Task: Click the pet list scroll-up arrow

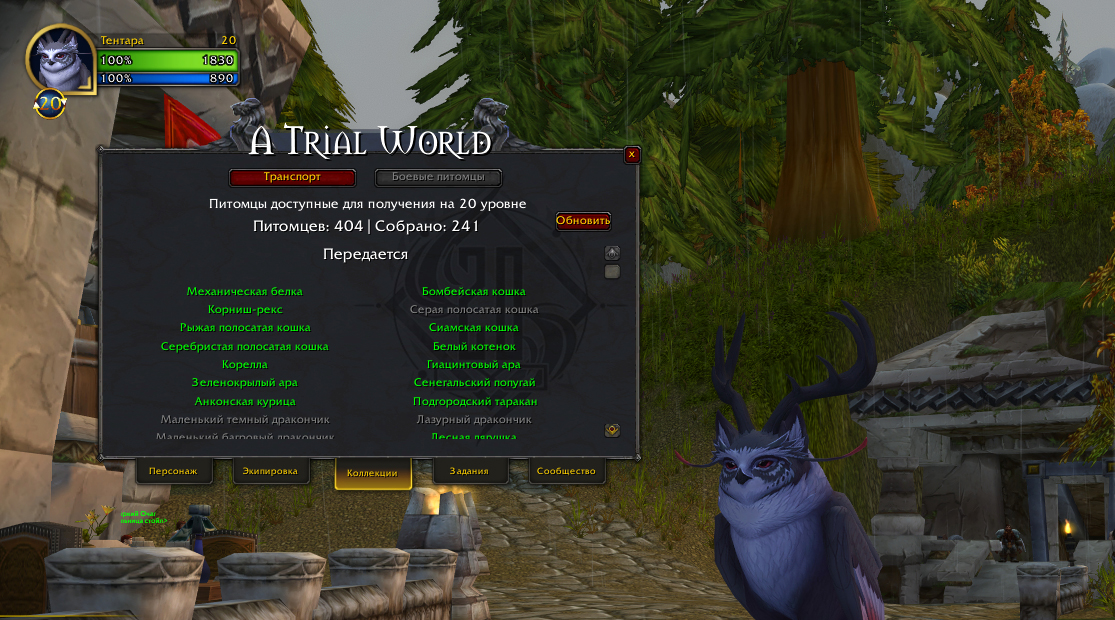Action: click(613, 253)
